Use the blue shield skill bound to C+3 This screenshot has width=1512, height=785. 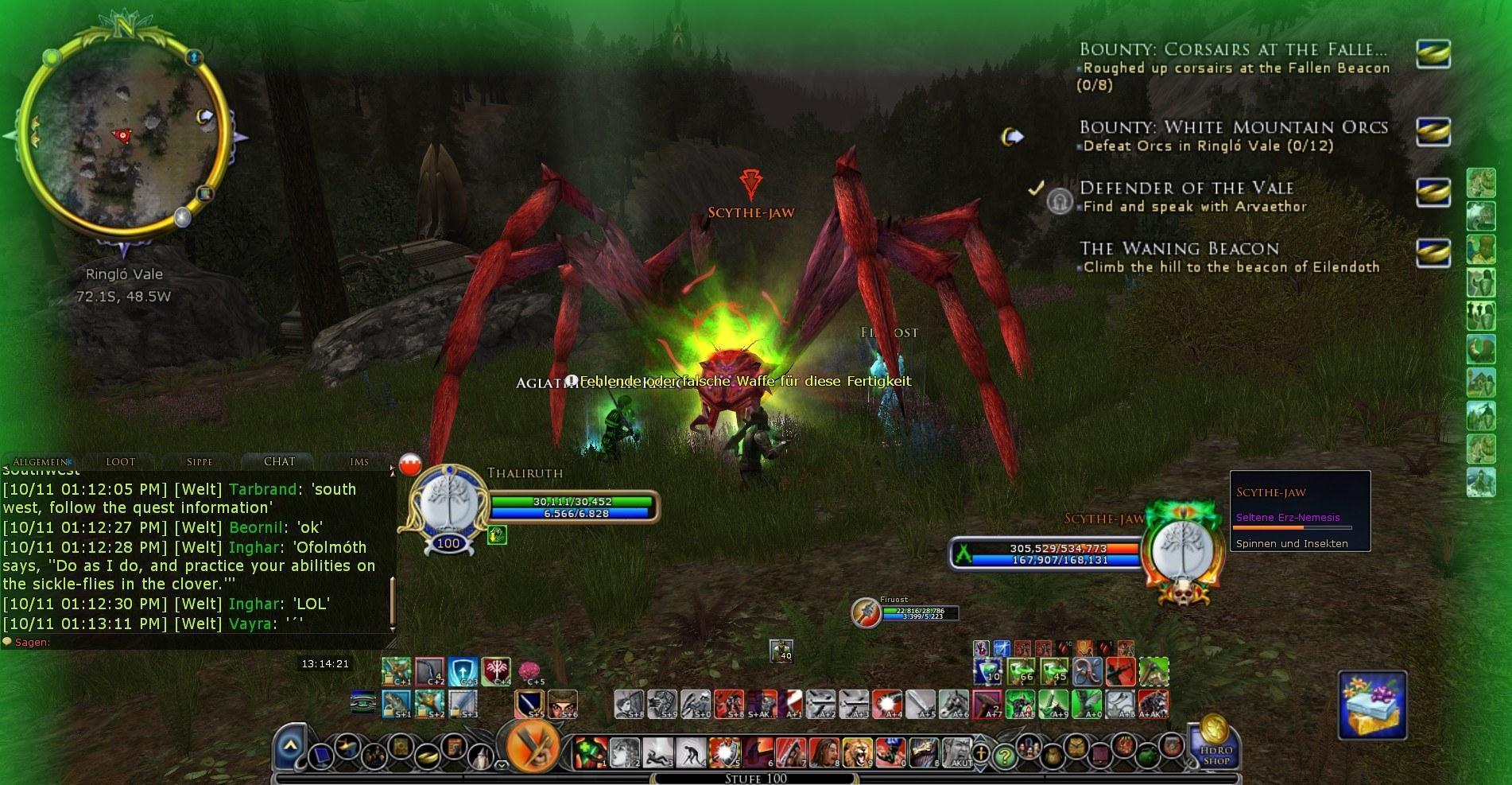coord(462,671)
